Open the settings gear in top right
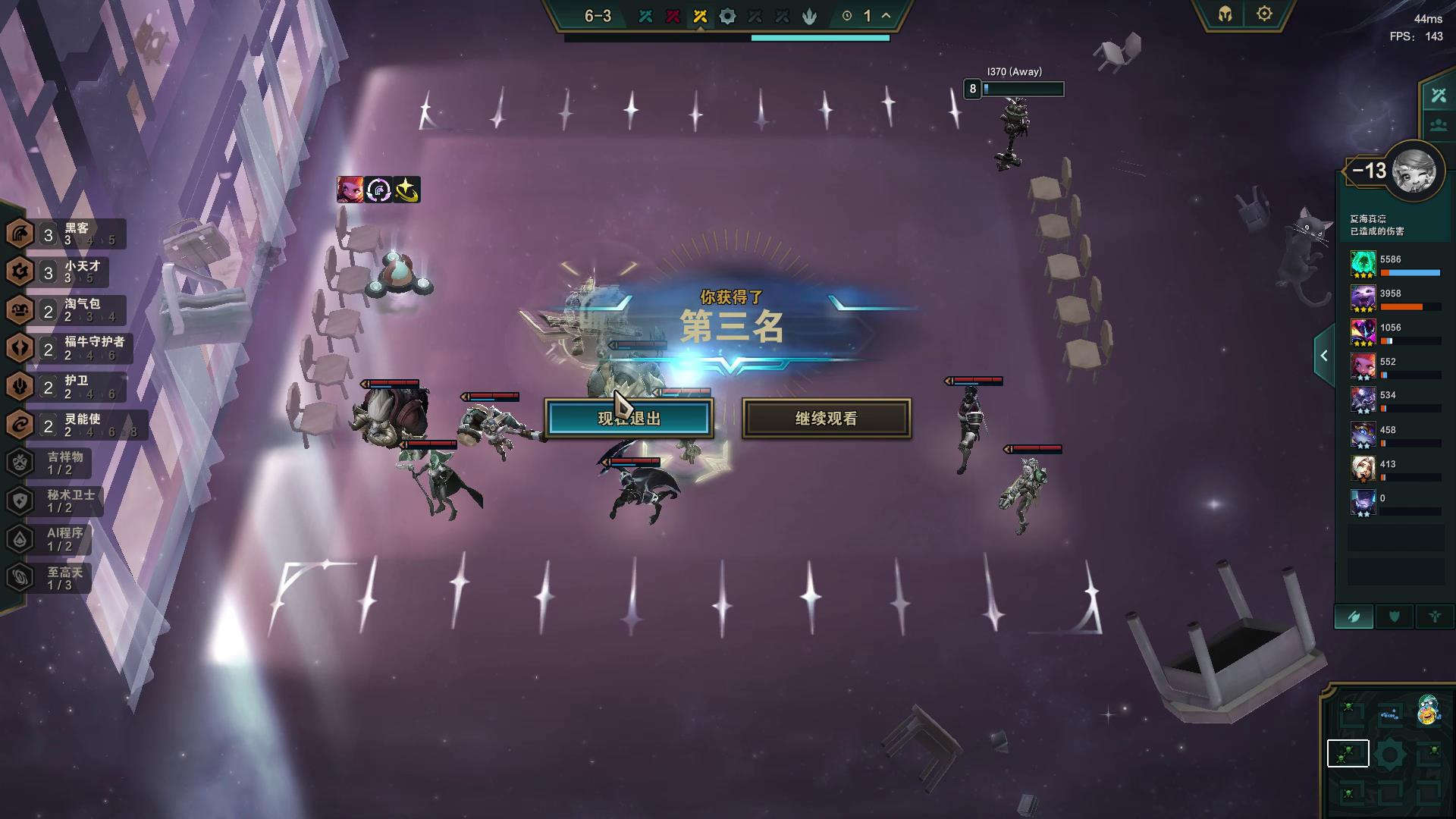 point(1263,13)
